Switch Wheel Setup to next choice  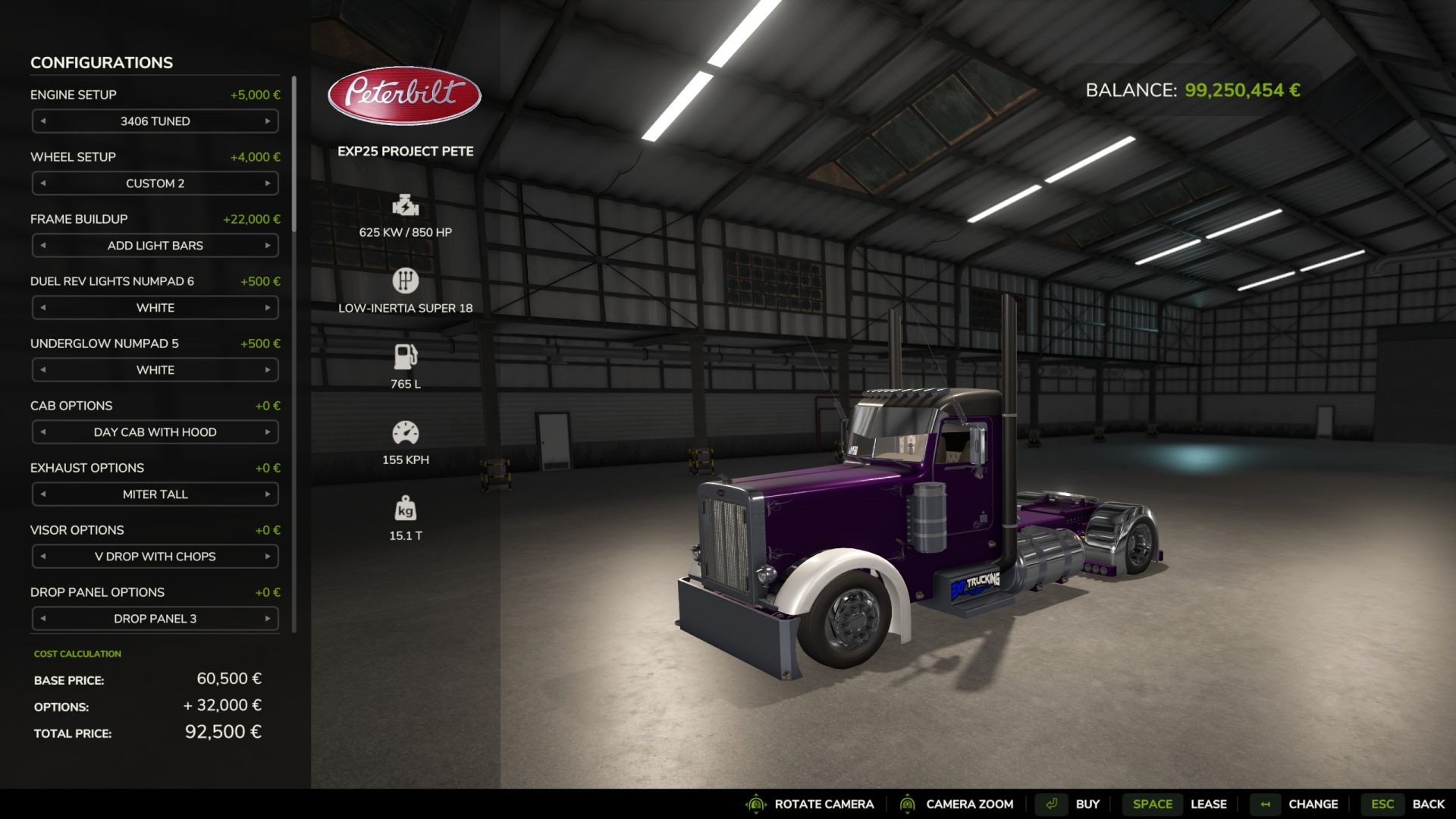tap(268, 184)
